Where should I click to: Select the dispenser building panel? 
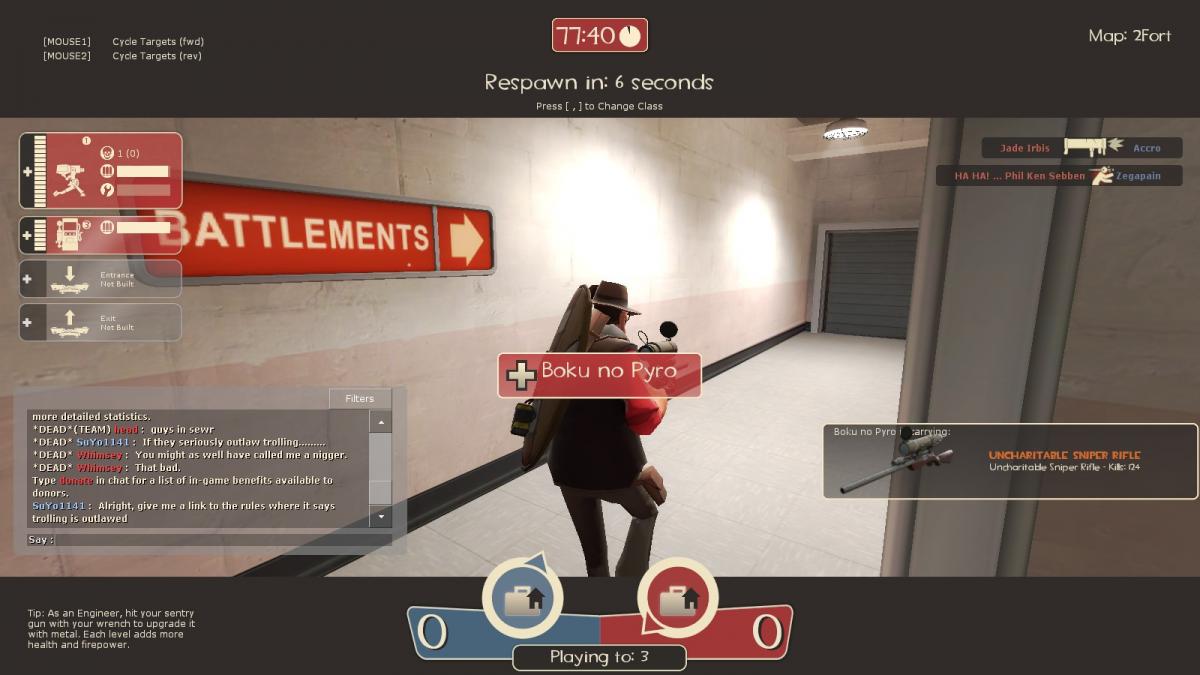pos(101,235)
